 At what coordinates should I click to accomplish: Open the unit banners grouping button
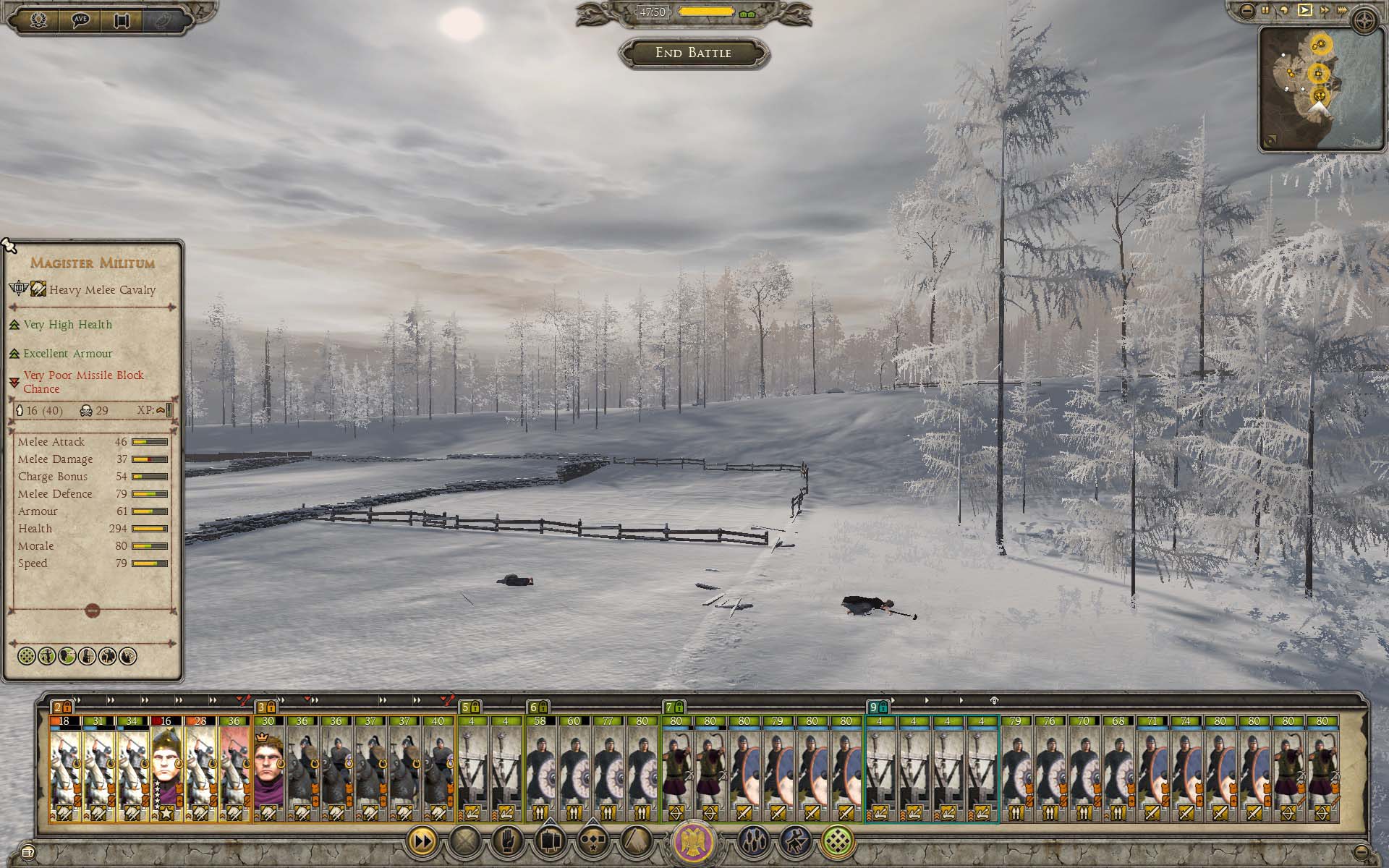click(x=549, y=841)
